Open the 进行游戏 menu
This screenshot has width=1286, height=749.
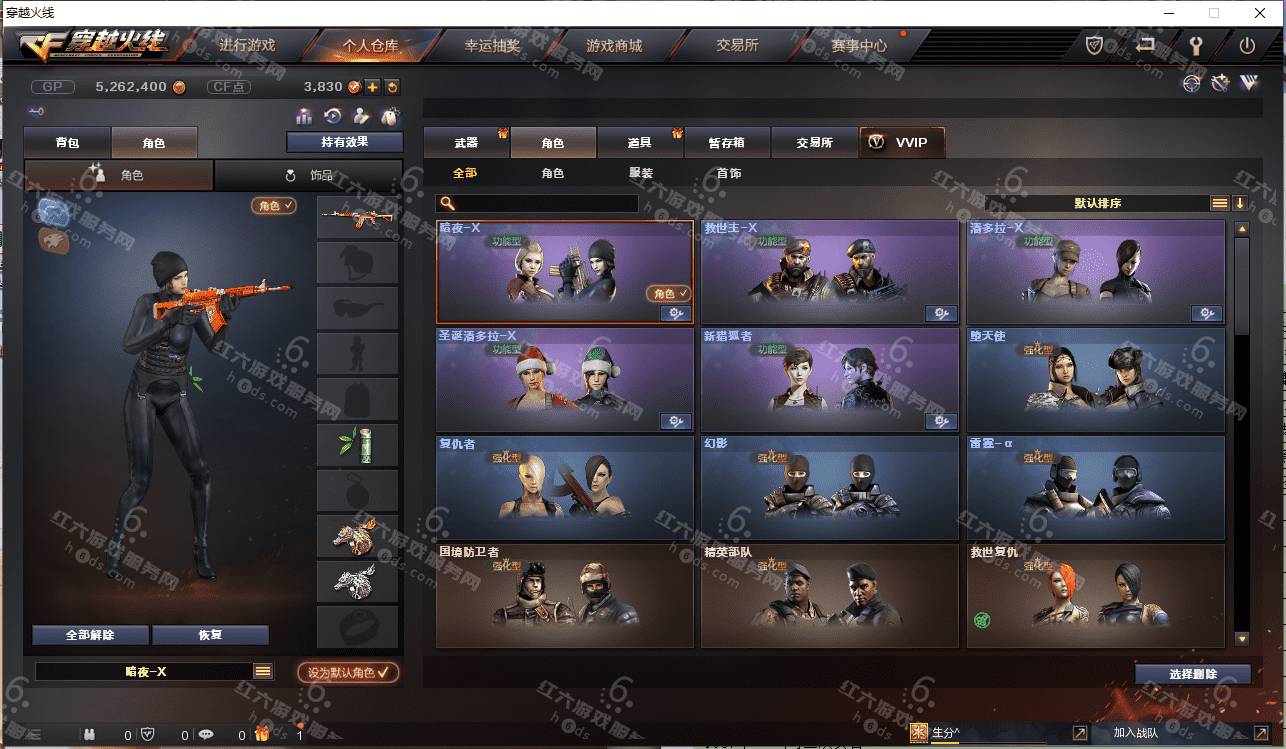(246, 45)
